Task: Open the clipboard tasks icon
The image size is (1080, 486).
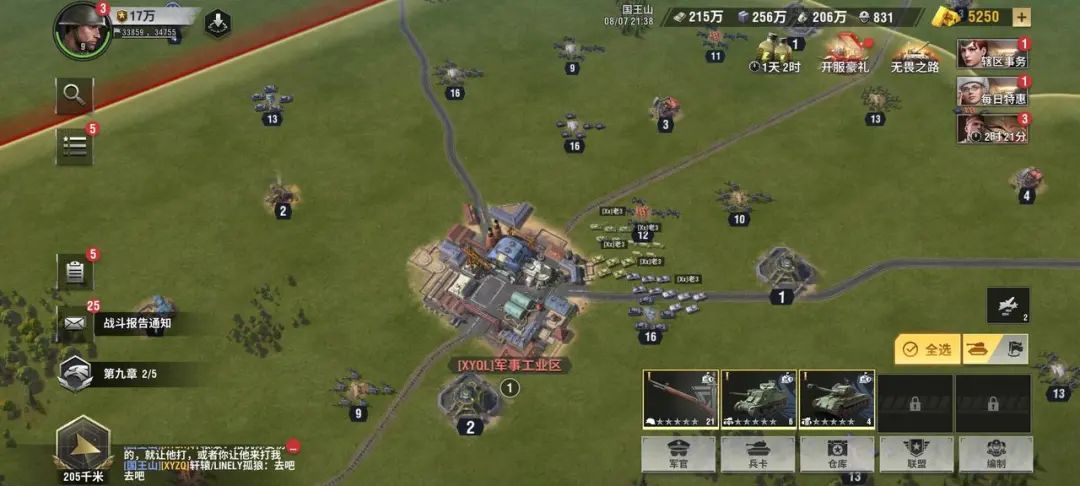Action: pos(74,271)
